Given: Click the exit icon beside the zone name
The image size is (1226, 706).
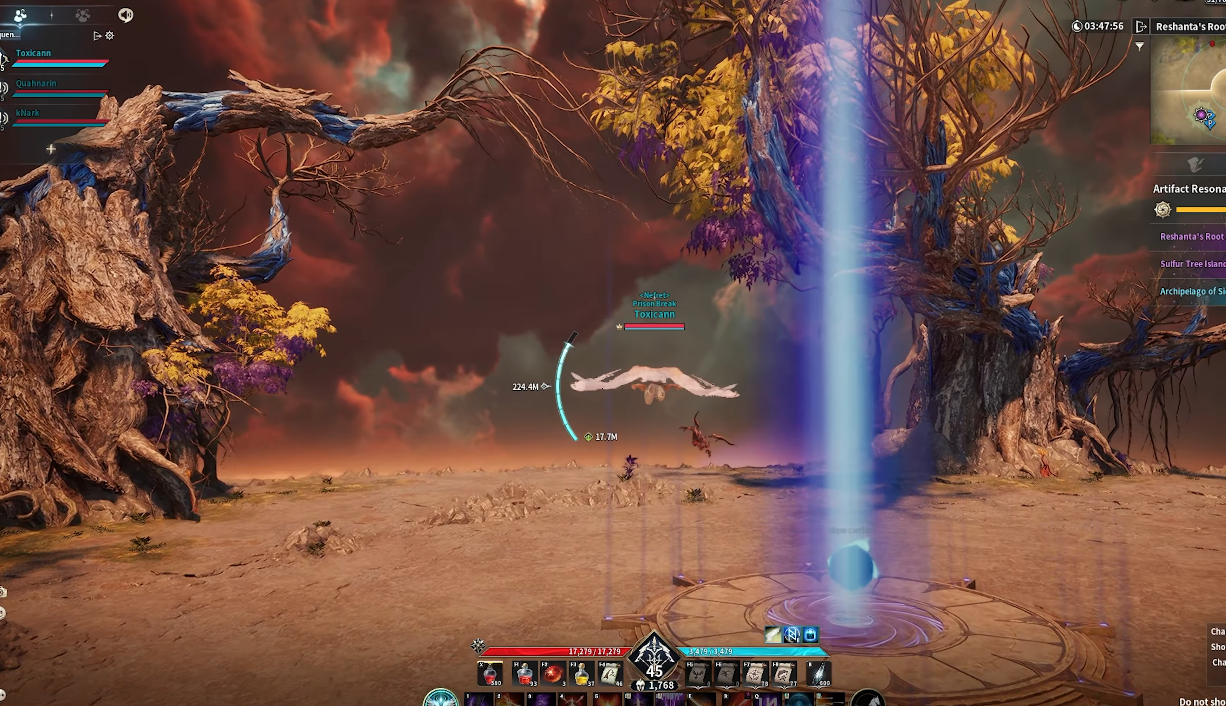Looking at the screenshot, I should click(x=1141, y=27).
